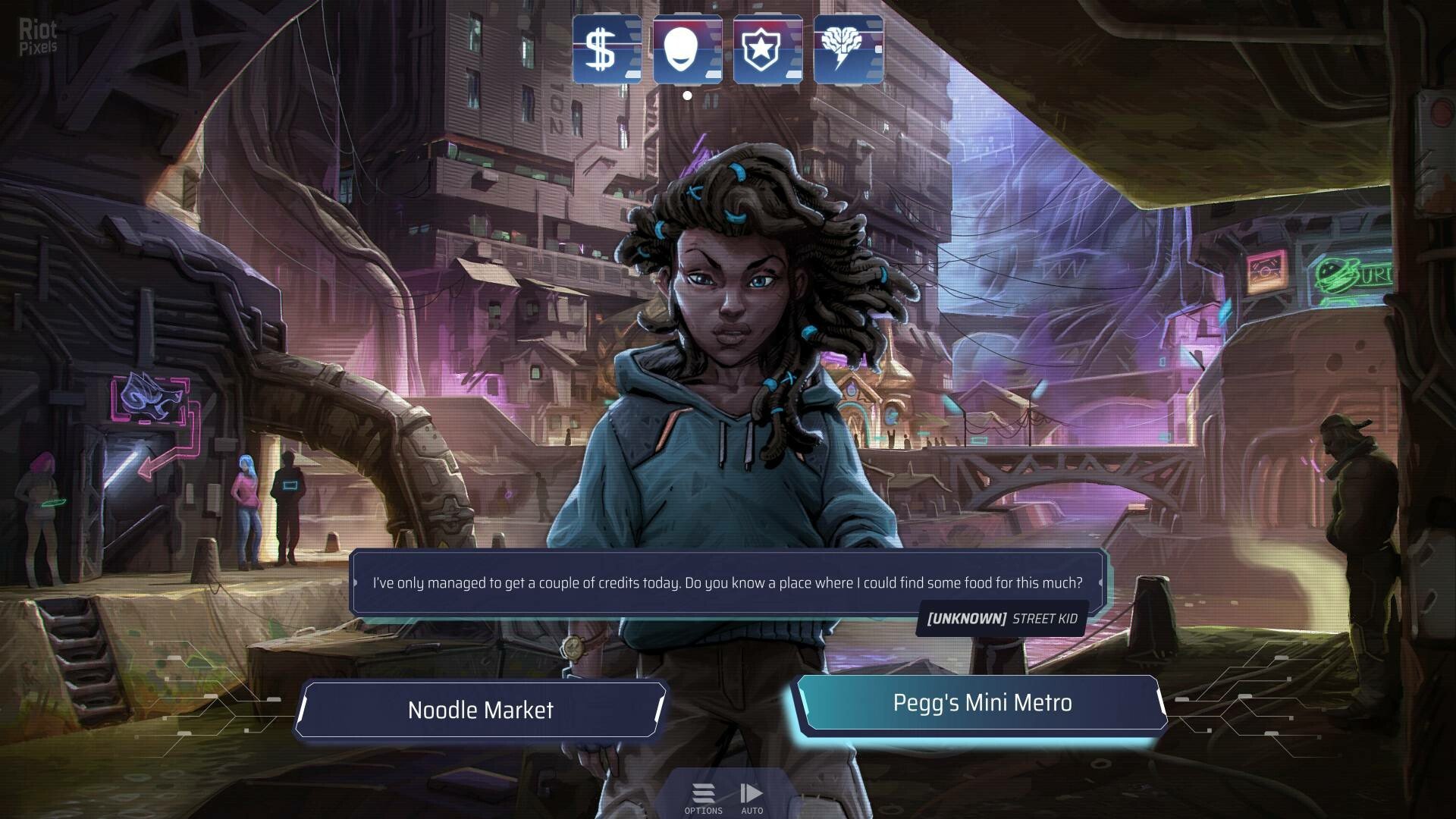This screenshot has width=1456, height=819.
Task: Select the smiling face people icon
Action: 687,49
